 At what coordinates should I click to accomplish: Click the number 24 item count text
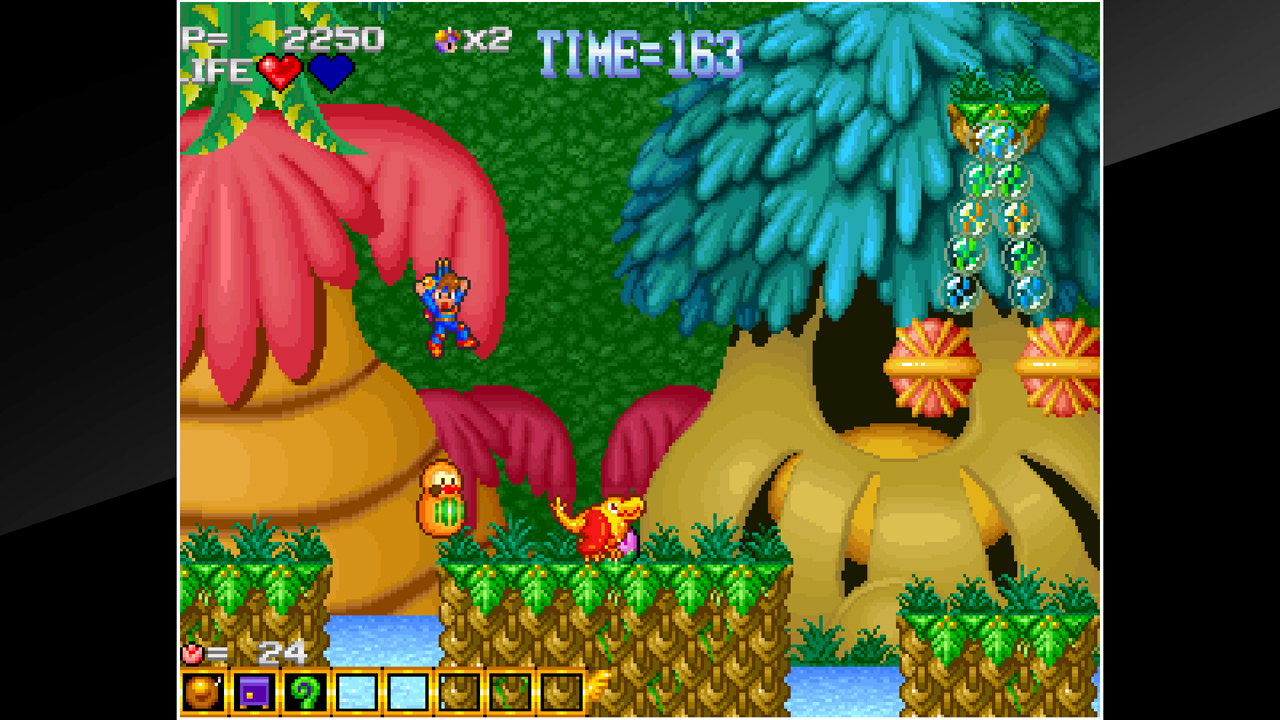(x=282, y=650)
